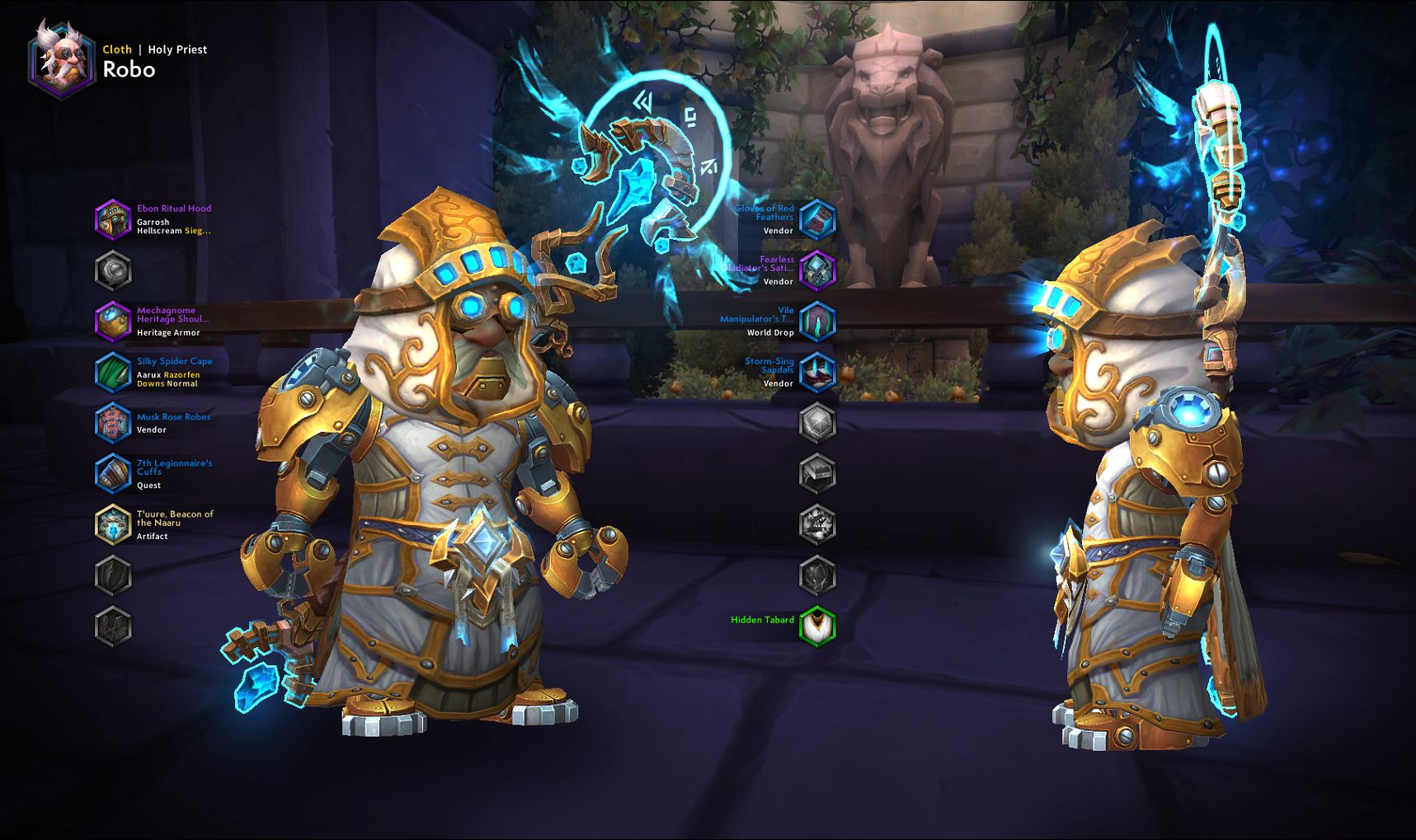The height and width of the screenshot is (840, 1416).
Task: Click the Fearless Gladiator's Satin icon
Action: [x=817, y=270]
